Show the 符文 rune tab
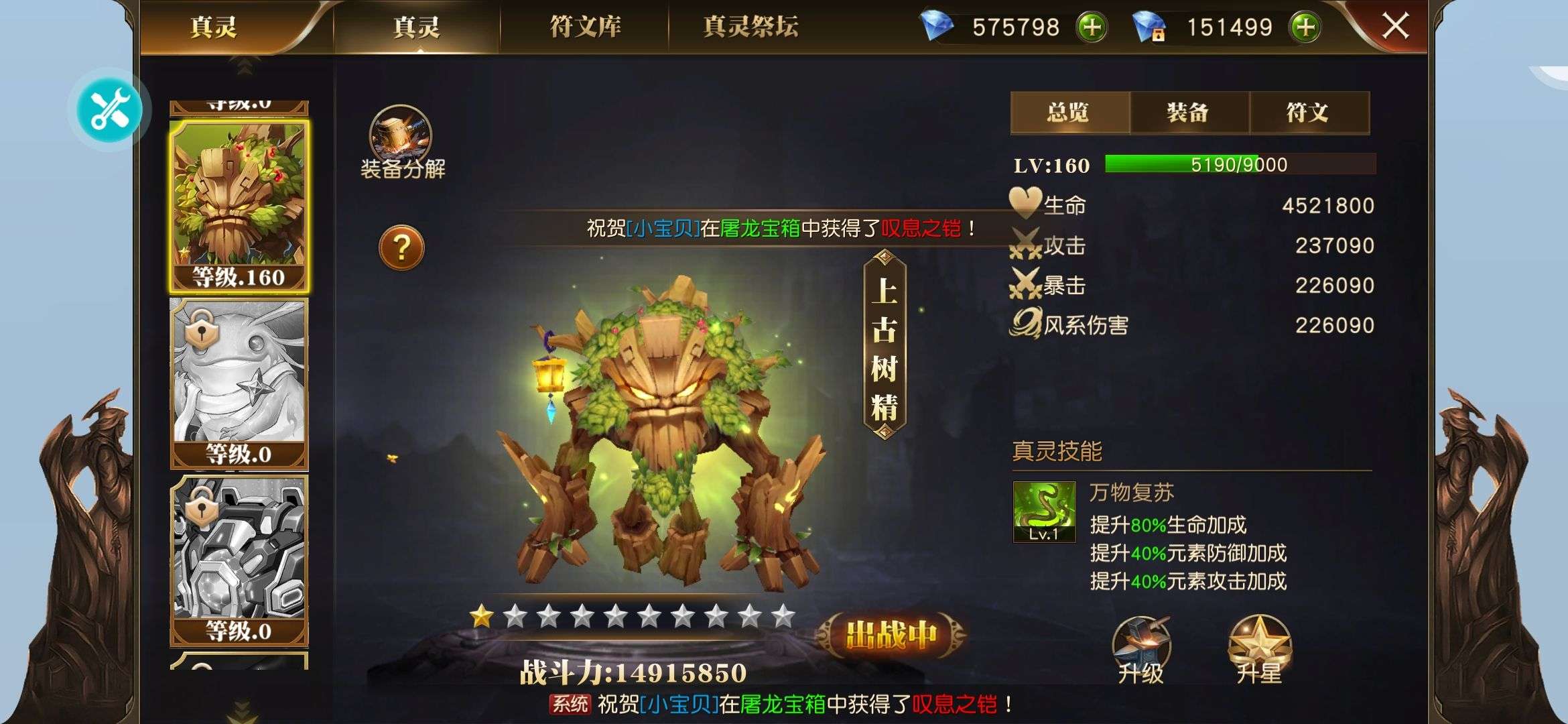This screenshot has width=1568, height=724. click(1307, 113)
